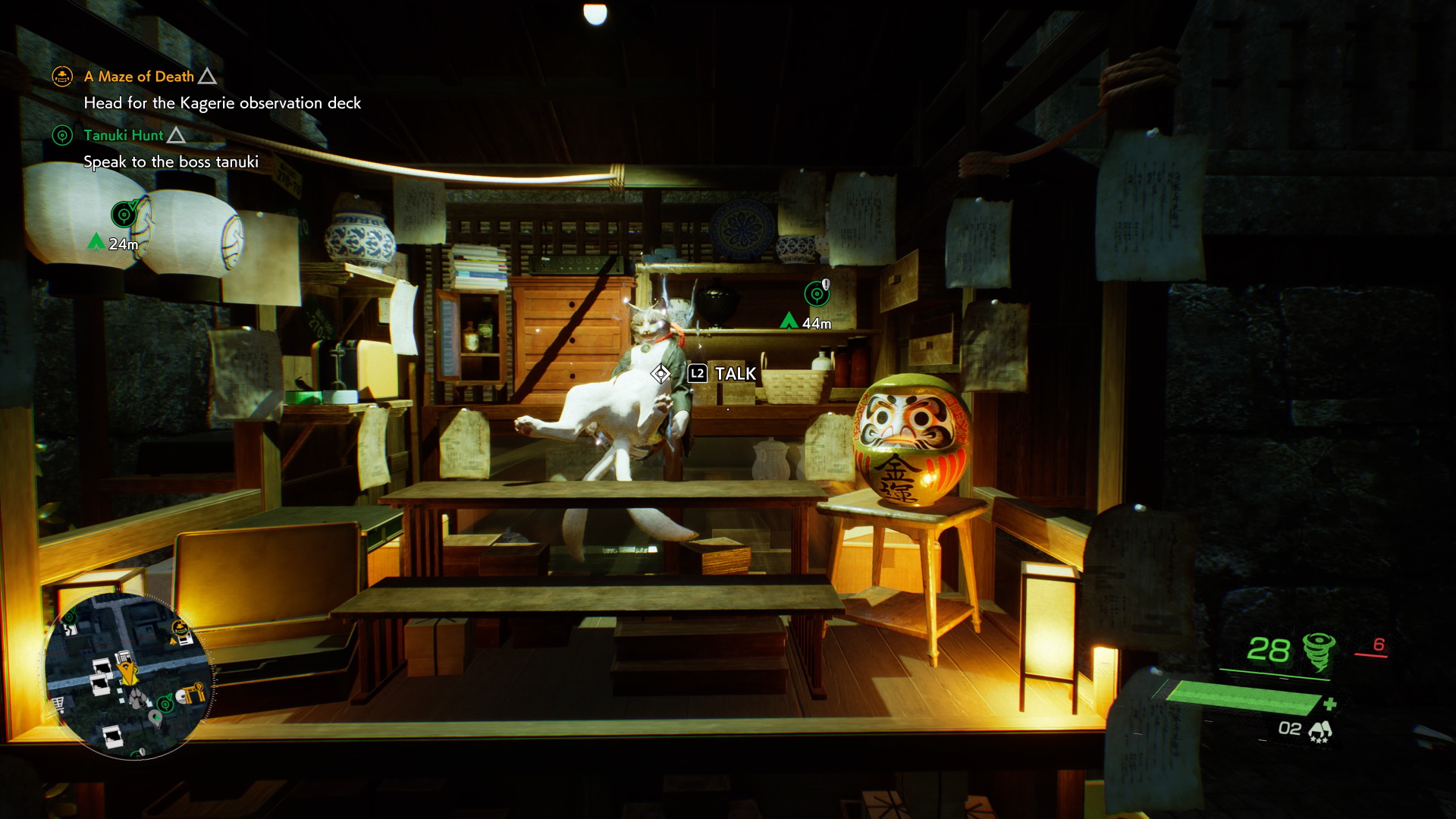Select the A Maze of Death quest tracker

pos(140,77)
